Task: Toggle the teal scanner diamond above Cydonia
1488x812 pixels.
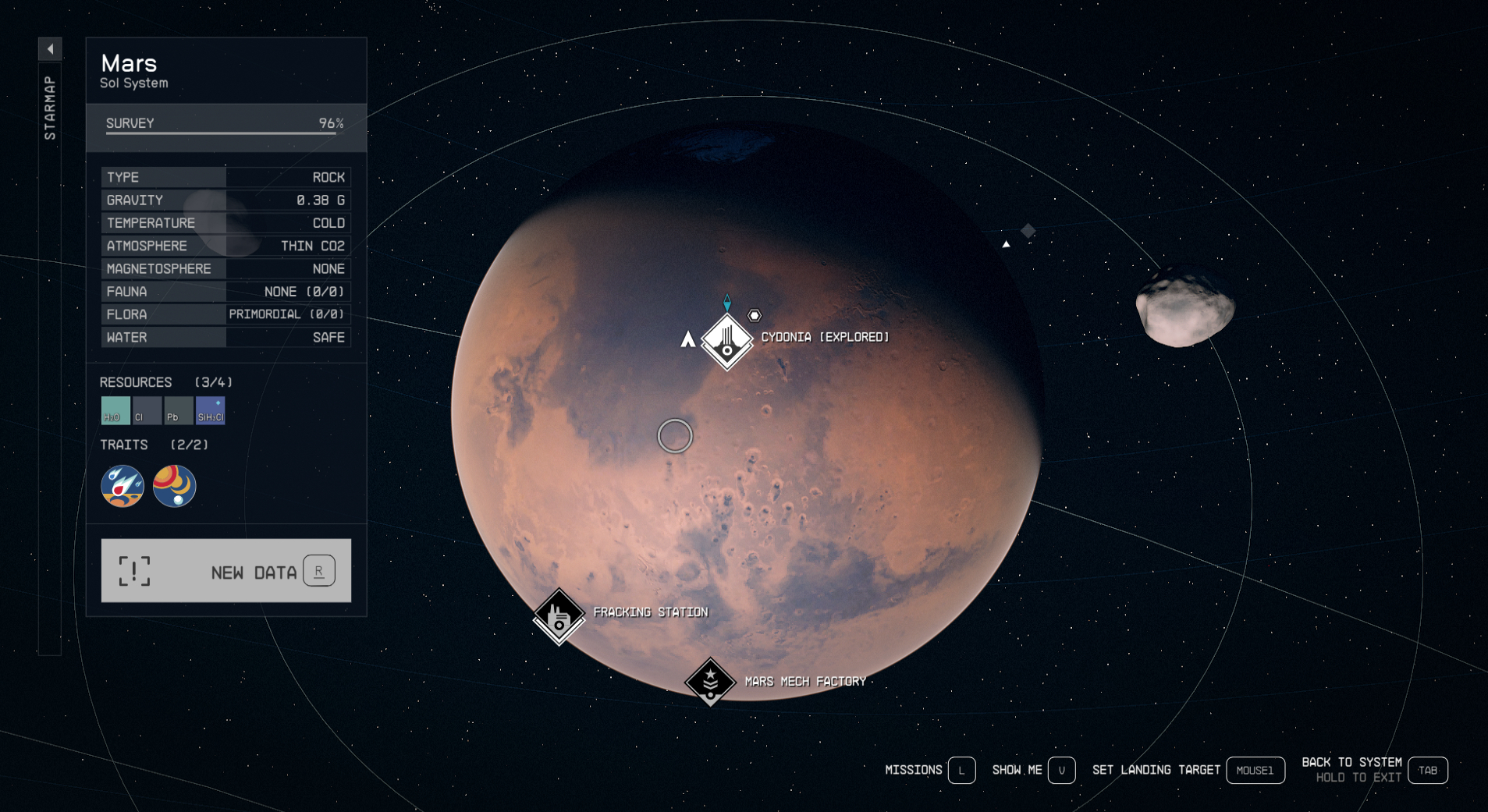Action: [726, 303]
